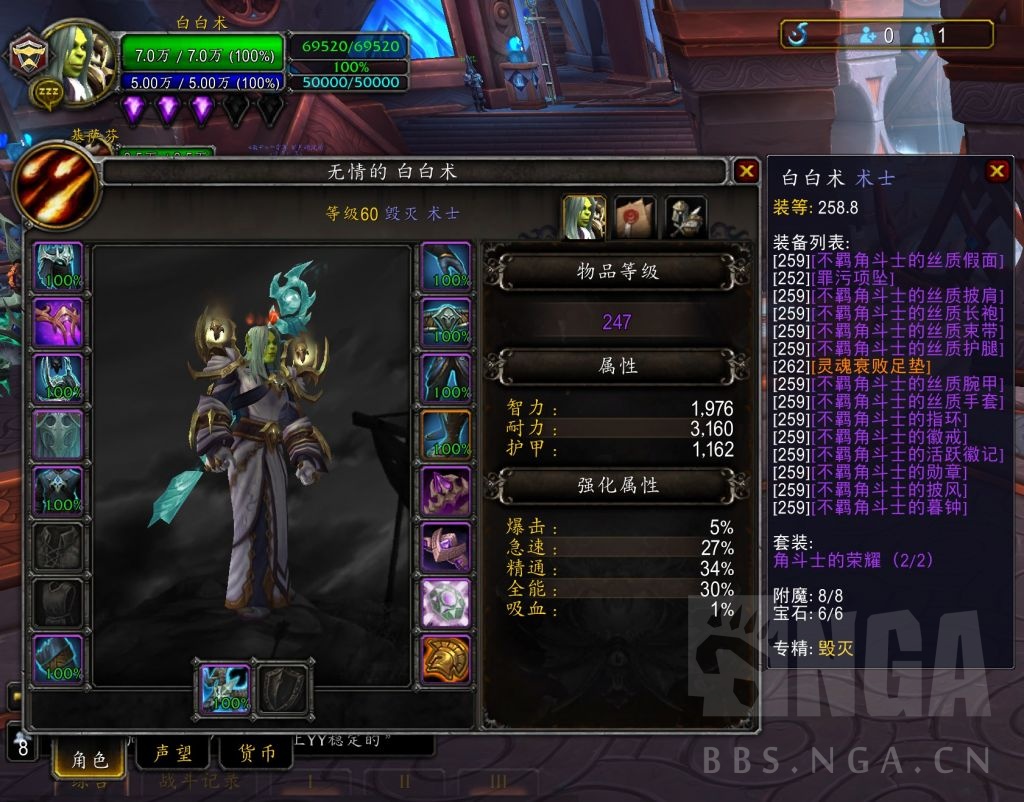Show the character stats sidebar tab
The image size is (1024, 802).
(x=584, y=217)
